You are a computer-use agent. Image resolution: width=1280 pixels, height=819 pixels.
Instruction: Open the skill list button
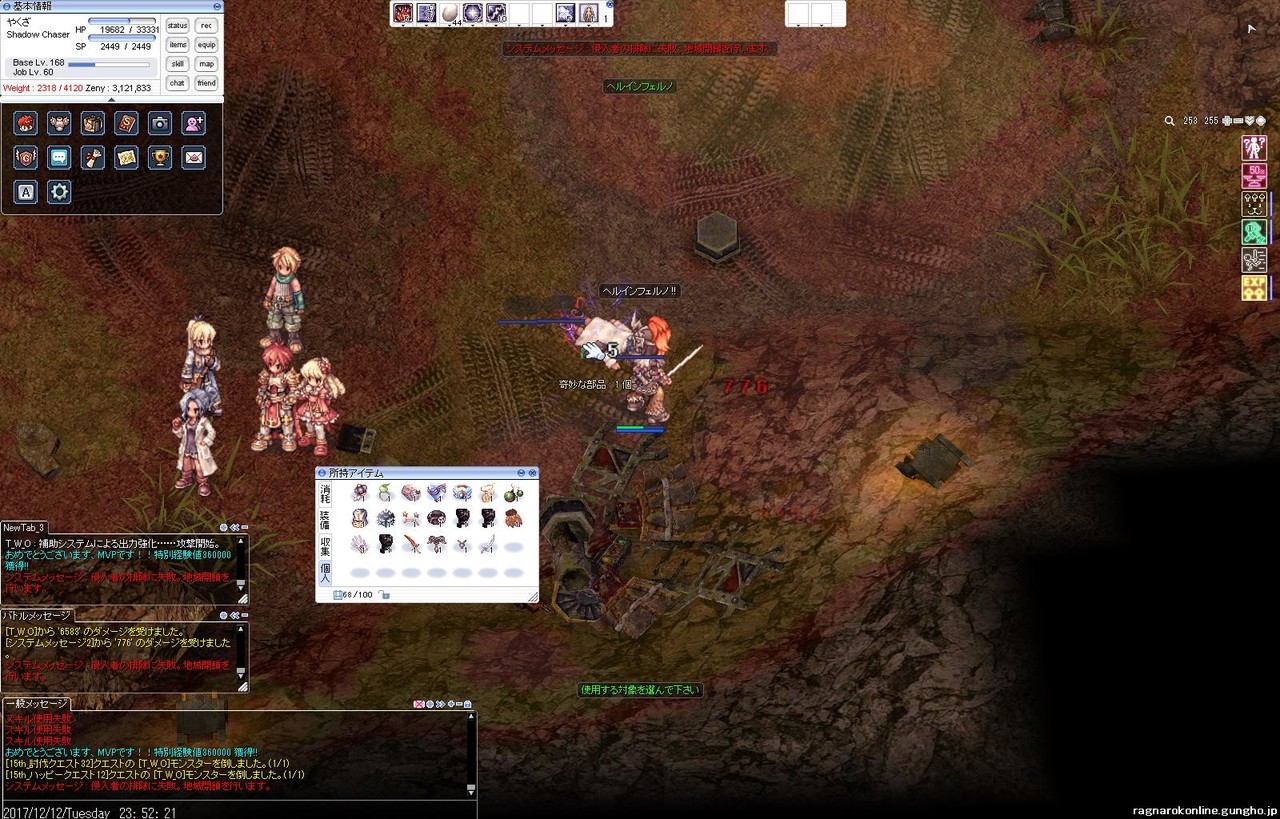coord(177,64)
